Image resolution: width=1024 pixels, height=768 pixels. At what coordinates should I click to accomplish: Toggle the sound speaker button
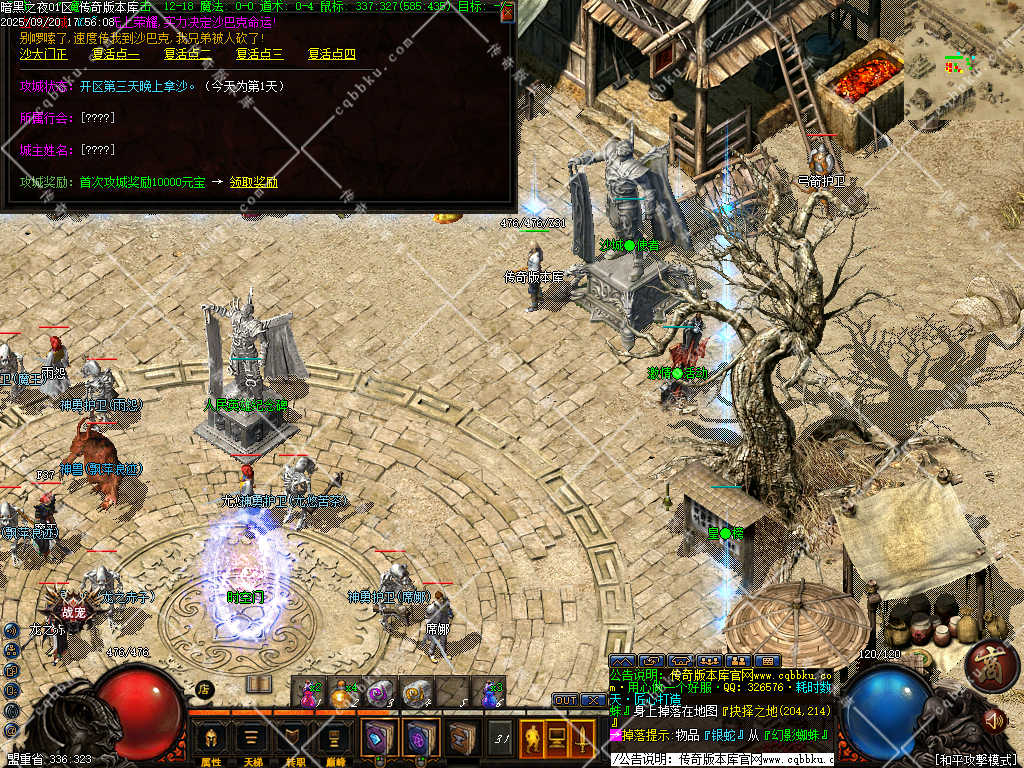994,718
